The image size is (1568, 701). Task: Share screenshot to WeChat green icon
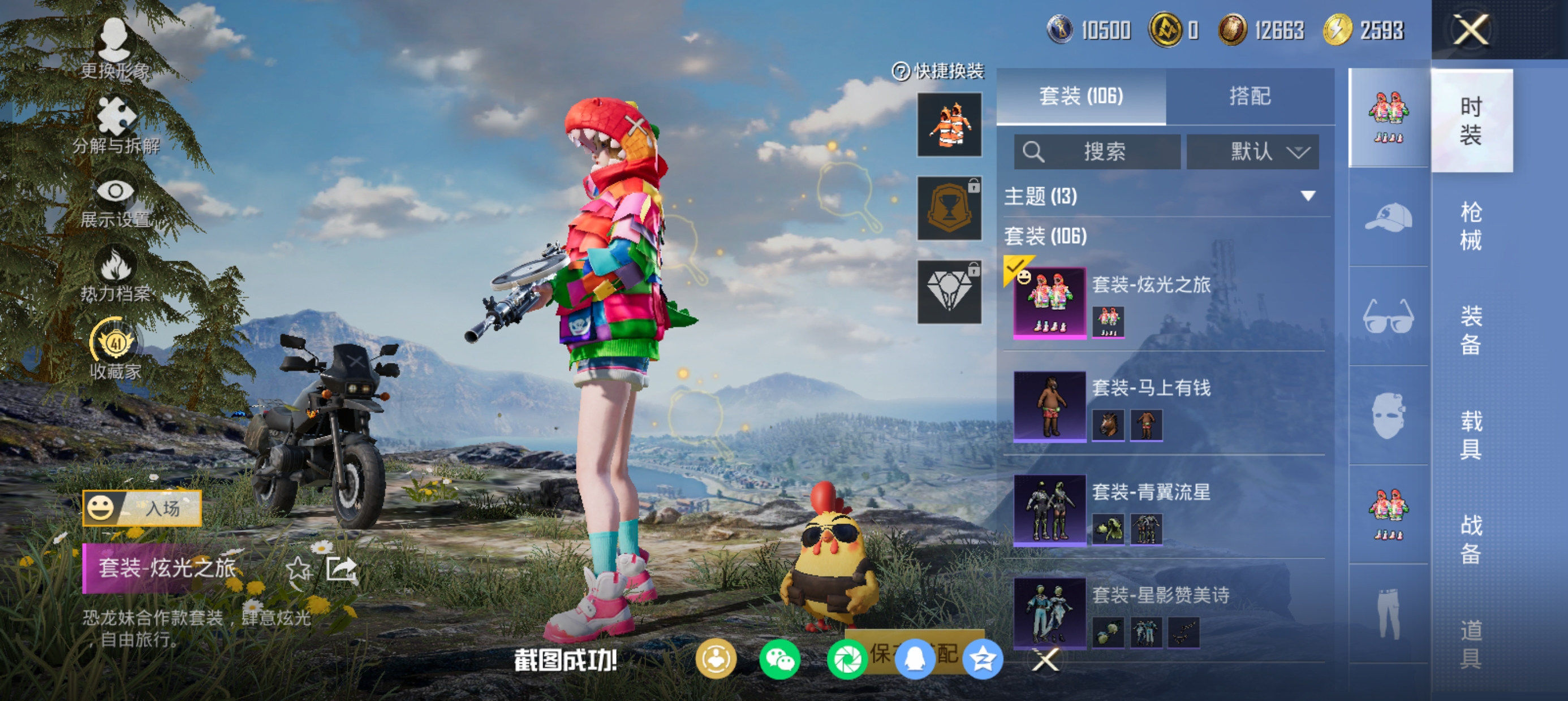click(x=779, y=660)
